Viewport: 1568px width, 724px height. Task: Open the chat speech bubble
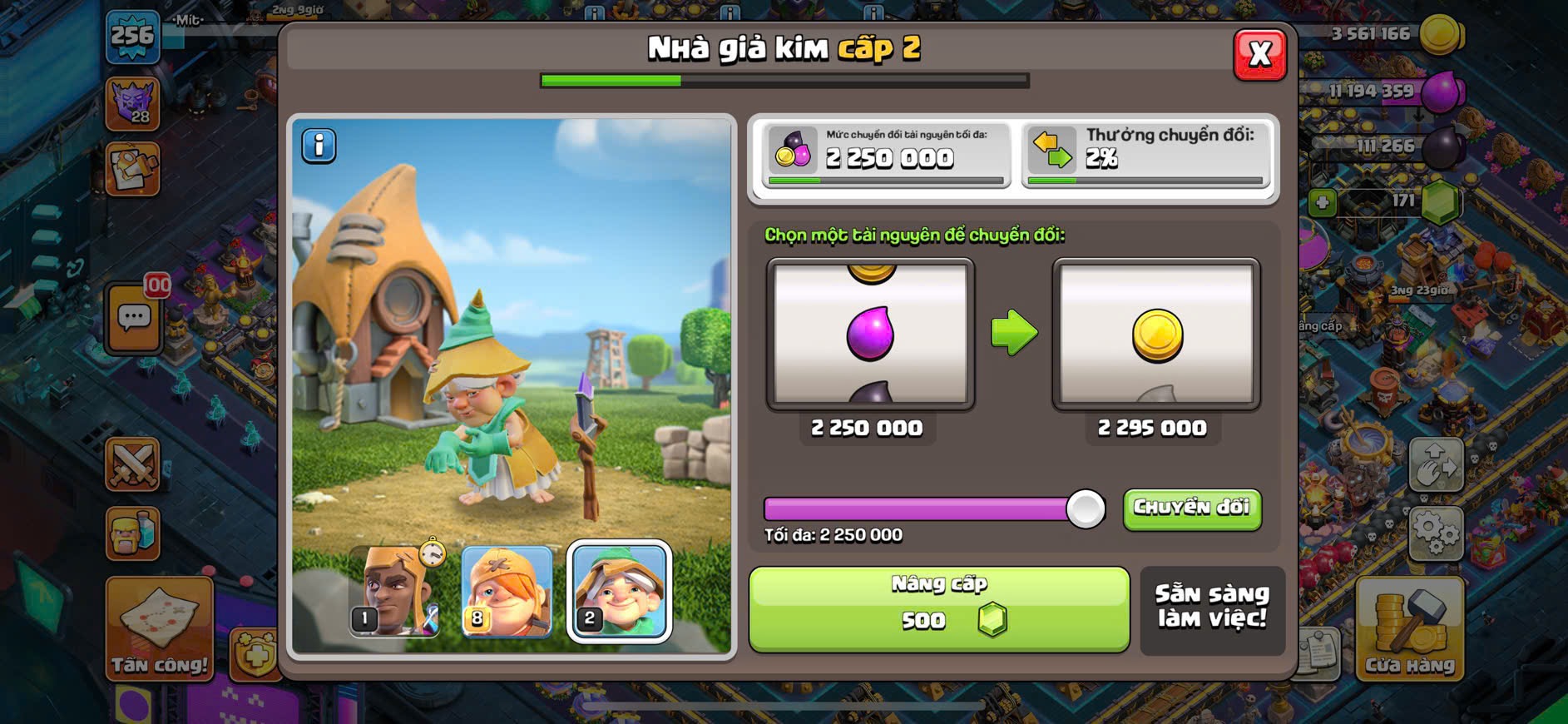(x=134, y=318)
